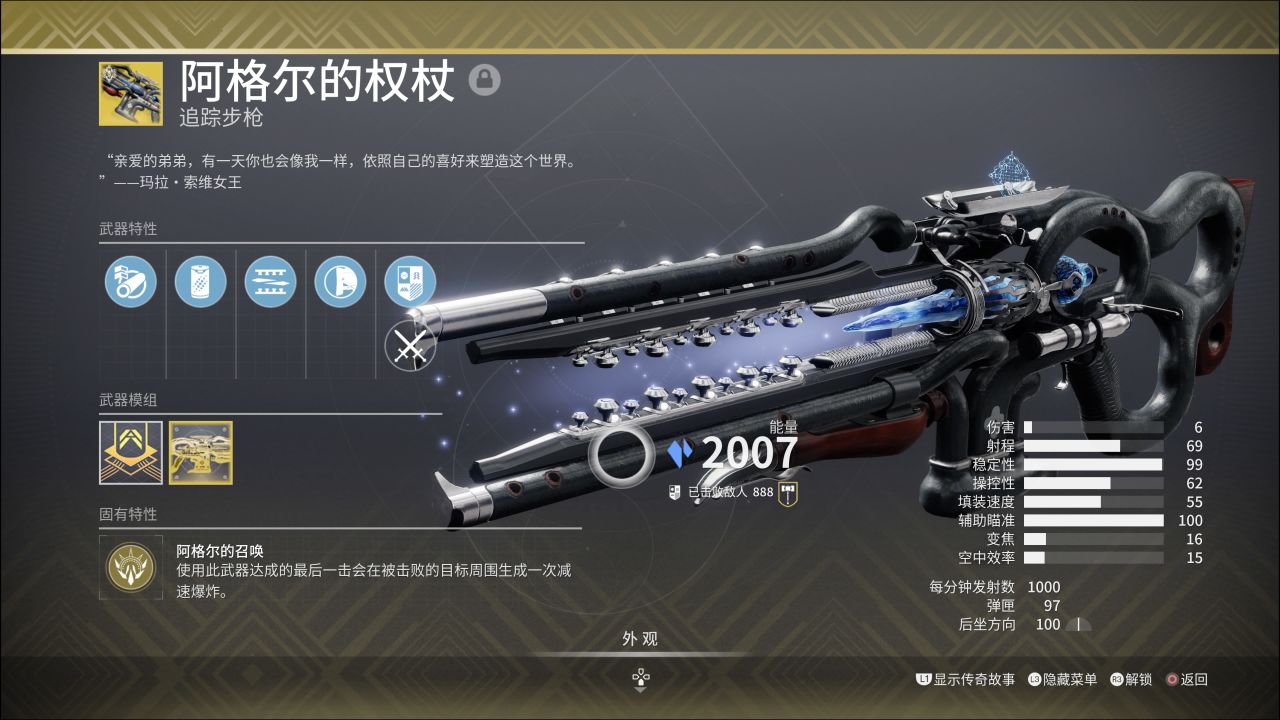This screenshot has width=1280, height=720.
Task: Open the chevron masterwork mod slot
Action: tap(131, 453)
